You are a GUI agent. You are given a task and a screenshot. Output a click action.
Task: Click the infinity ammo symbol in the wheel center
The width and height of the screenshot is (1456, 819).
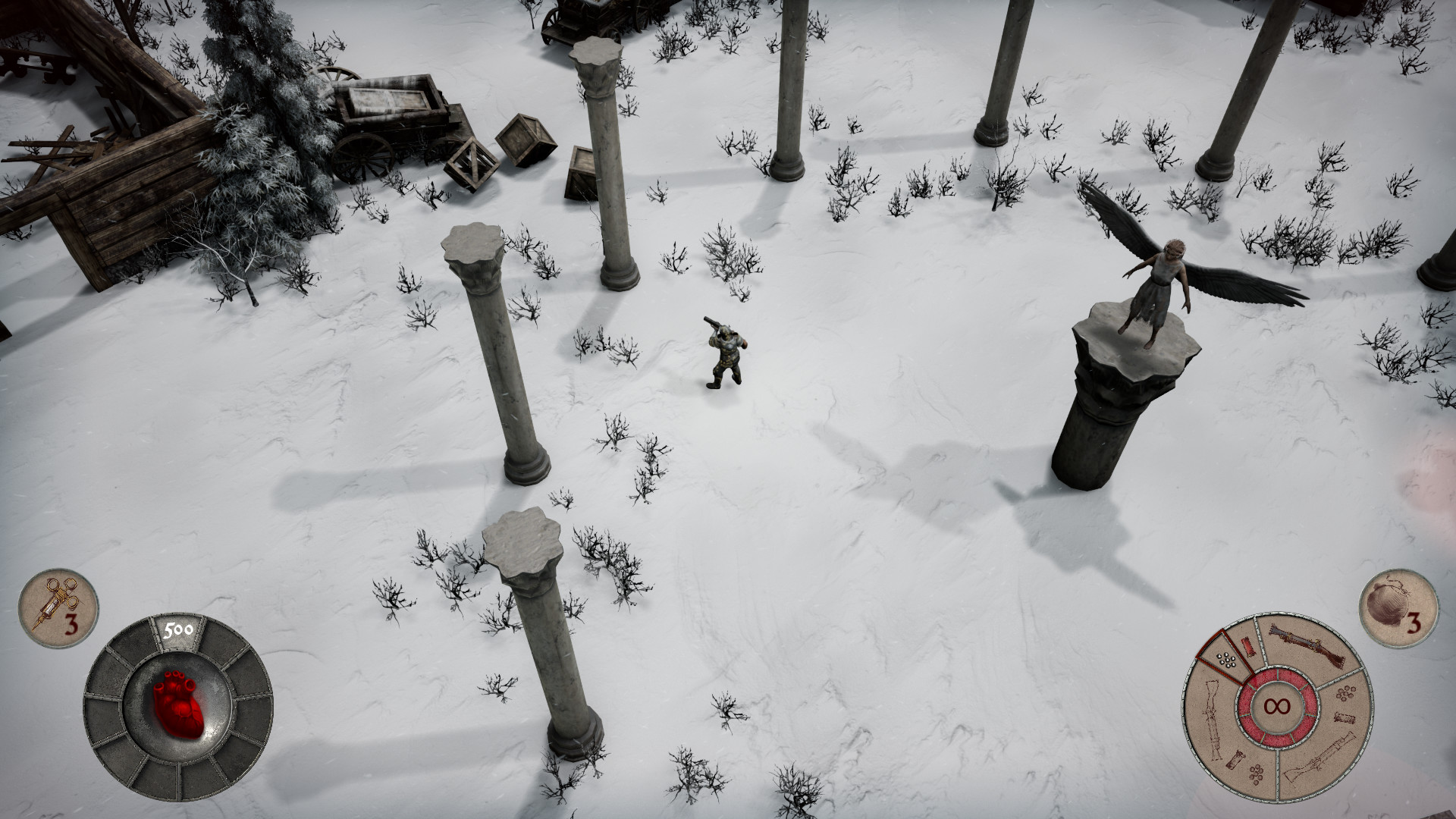1277,705
